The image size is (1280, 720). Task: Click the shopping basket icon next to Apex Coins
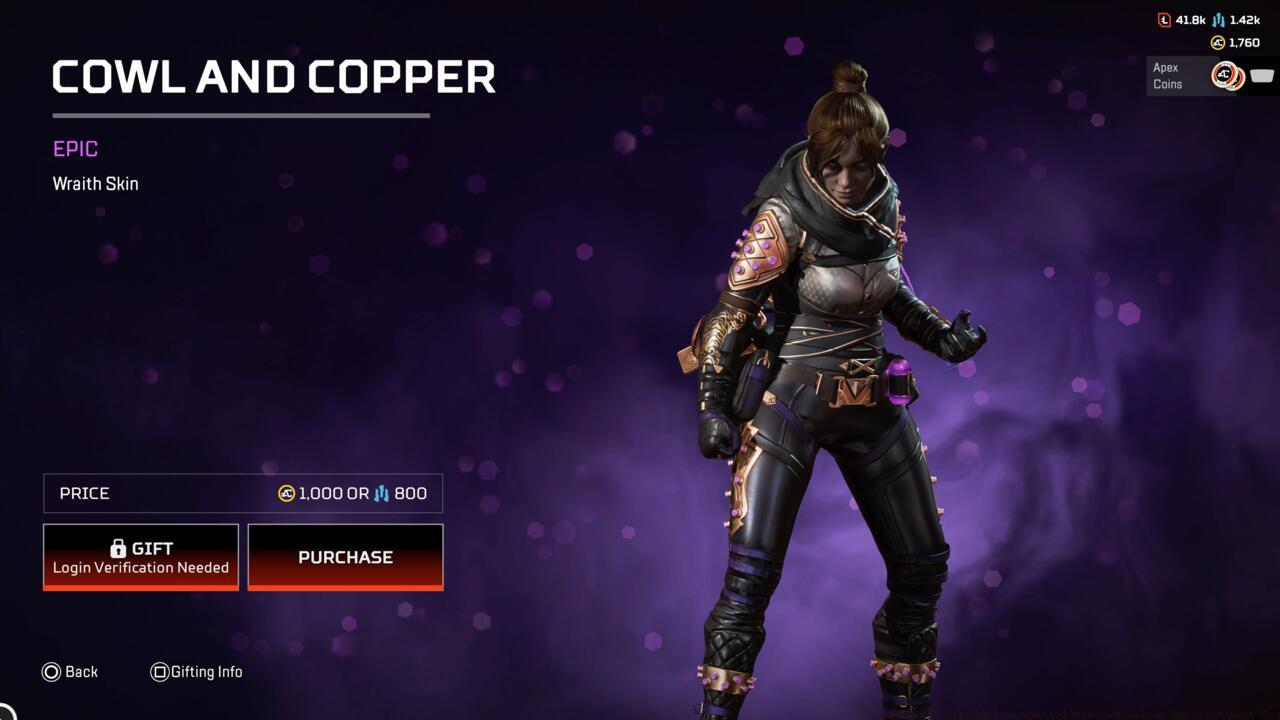(1262, 74)
